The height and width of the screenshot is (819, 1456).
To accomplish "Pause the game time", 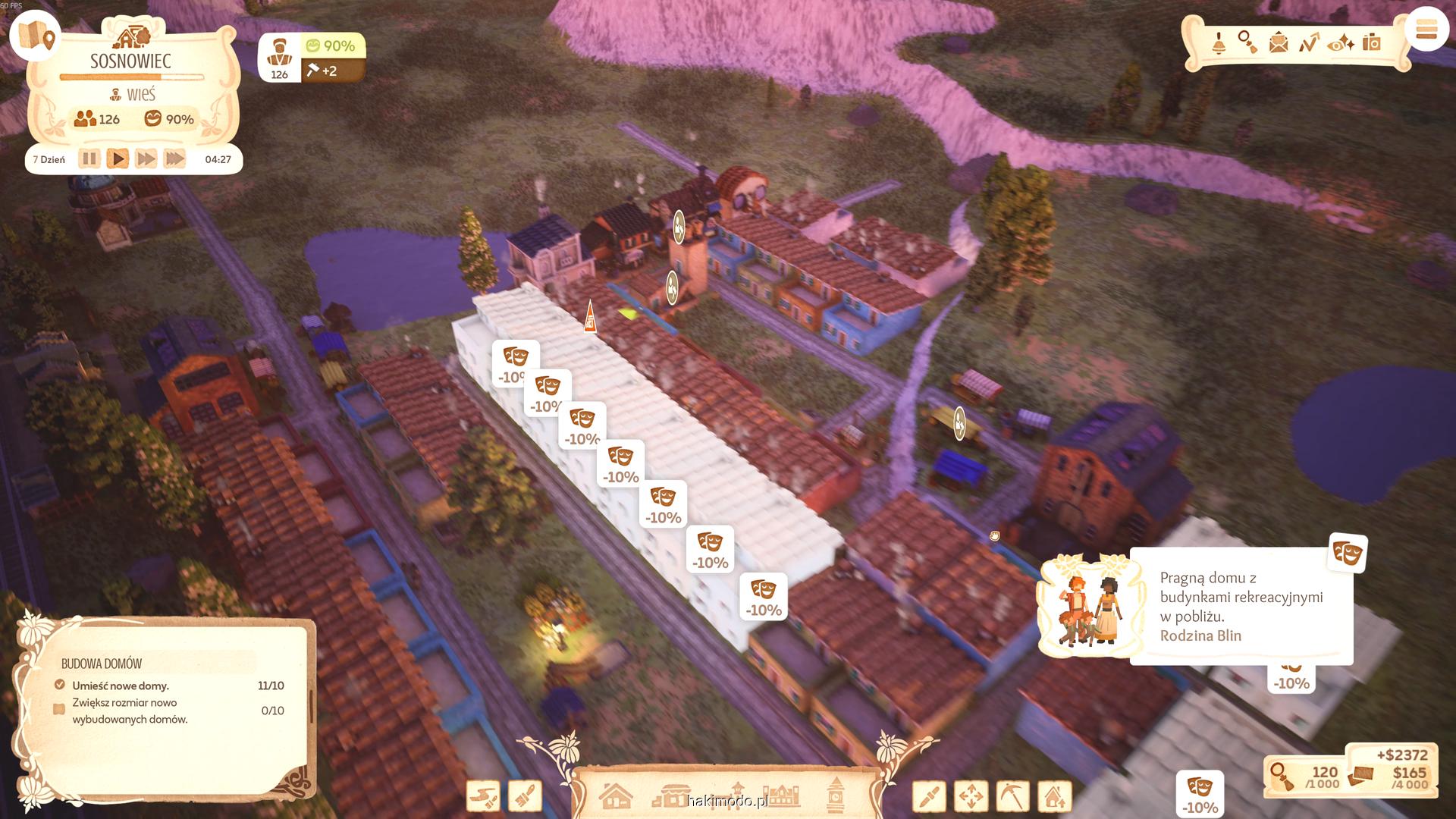I will 89,158.
